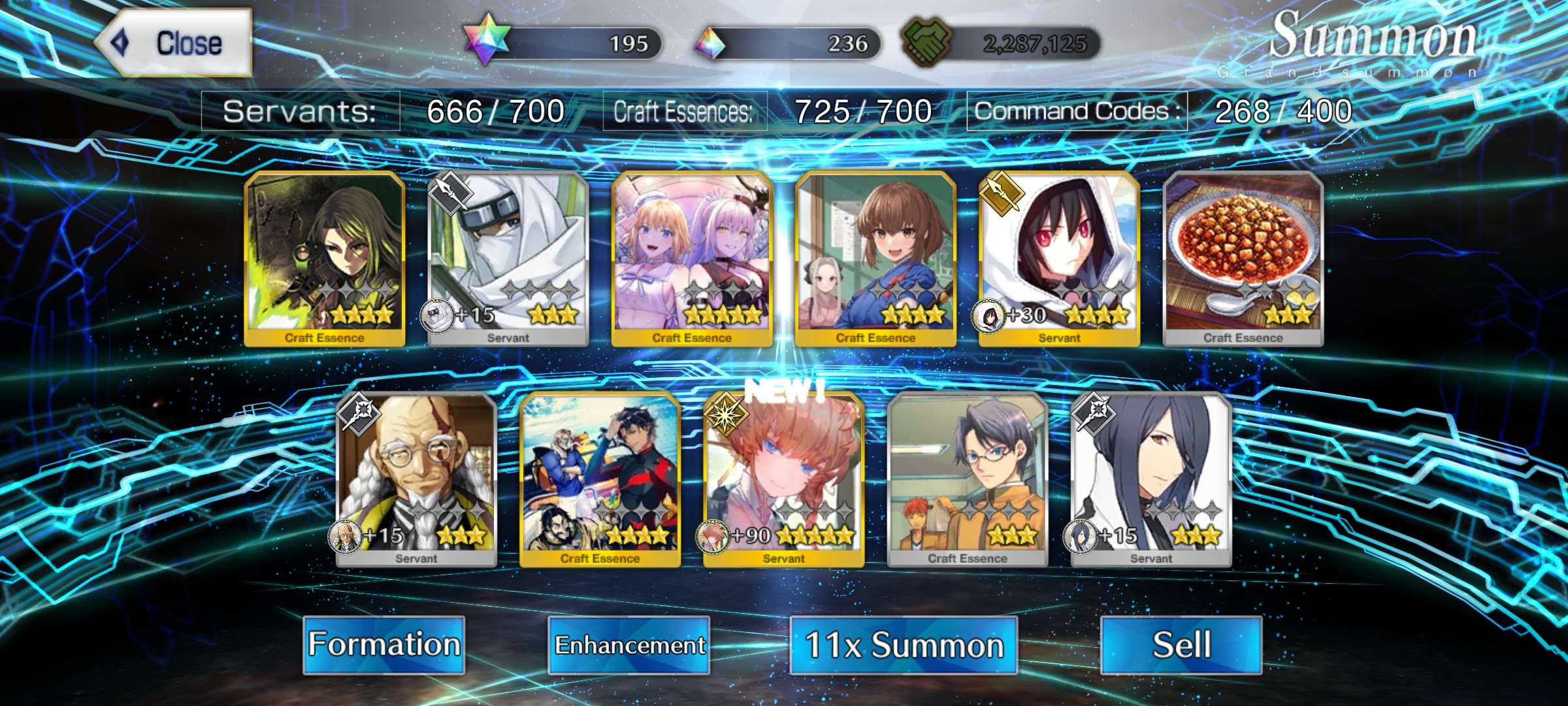Select the red-eyed white-hood servant card
Viewport: 1568px width, 706px height.
1060,258
